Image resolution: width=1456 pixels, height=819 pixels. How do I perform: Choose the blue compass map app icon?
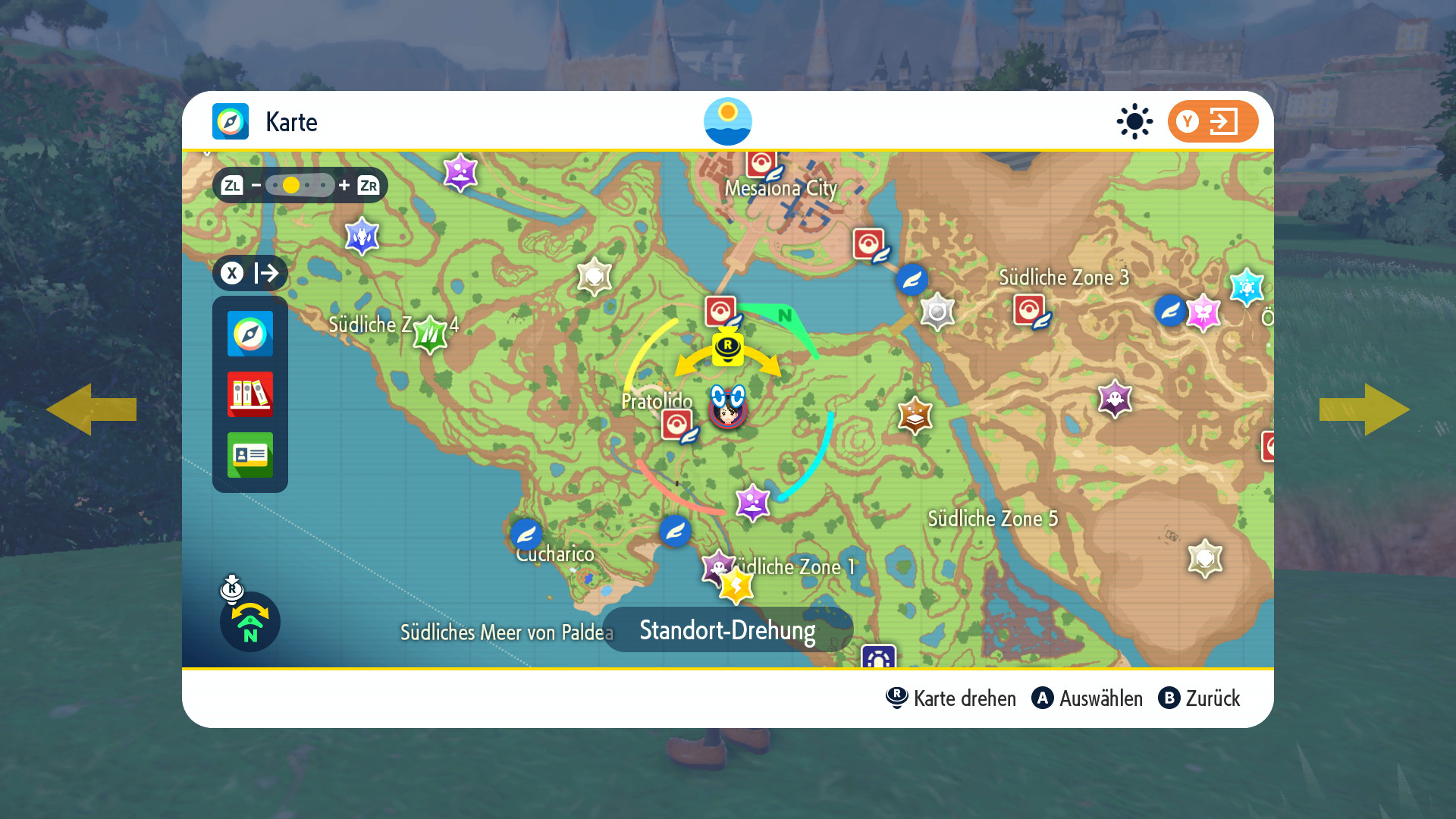click(250, 334)
